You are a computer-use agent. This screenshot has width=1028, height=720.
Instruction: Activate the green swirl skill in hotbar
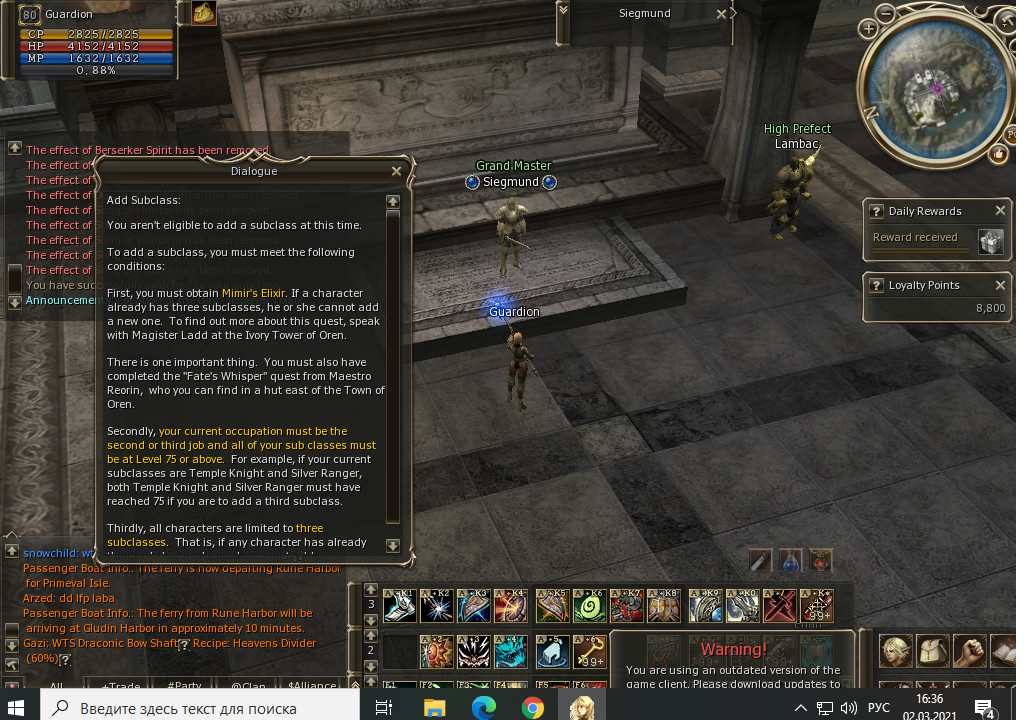click(x=591, y=606)
